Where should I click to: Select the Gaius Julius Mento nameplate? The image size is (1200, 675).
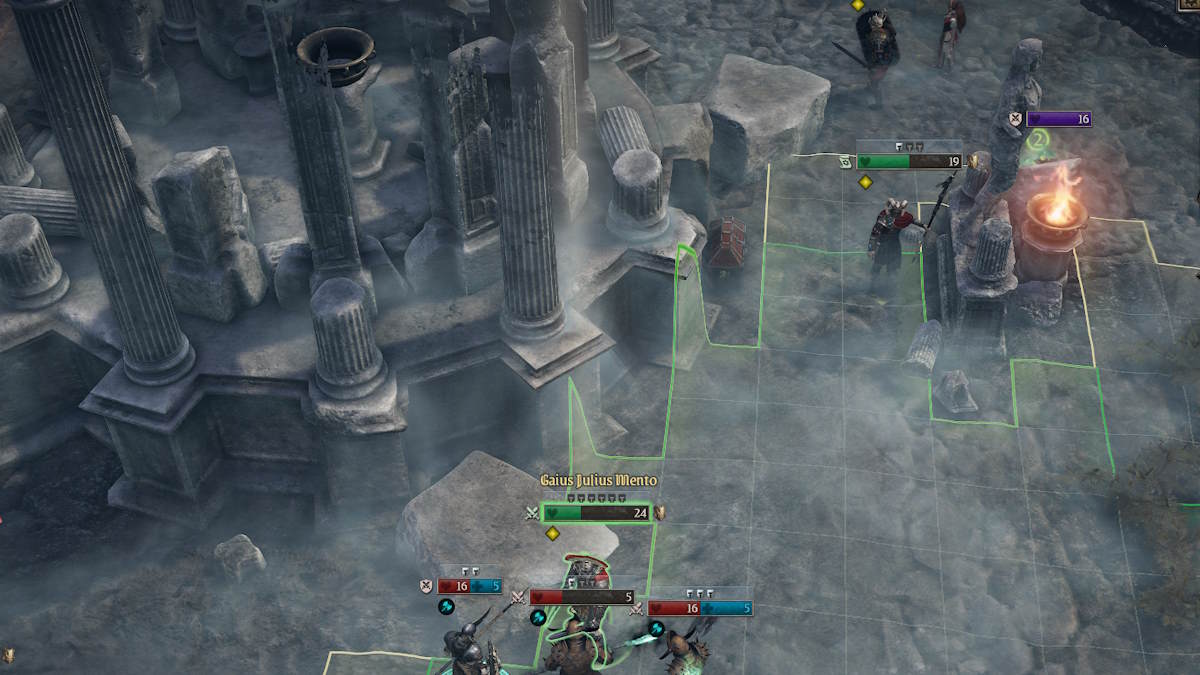(598, 481)
